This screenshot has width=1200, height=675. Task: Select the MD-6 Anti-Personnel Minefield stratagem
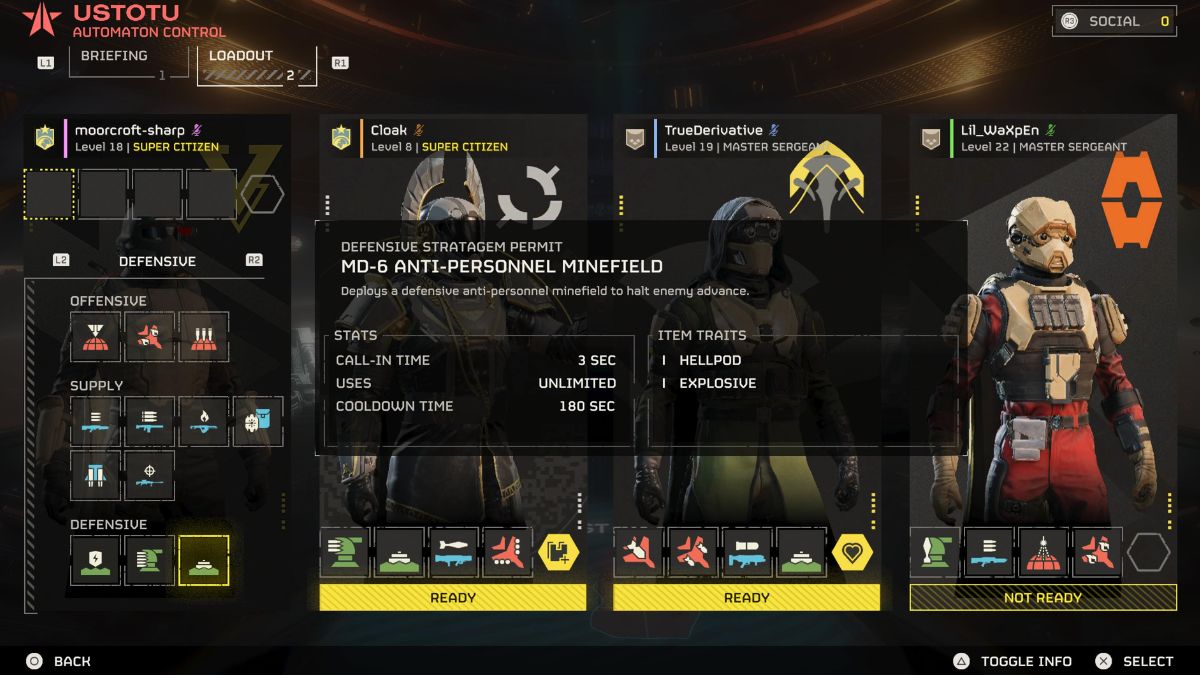(204, 559)
